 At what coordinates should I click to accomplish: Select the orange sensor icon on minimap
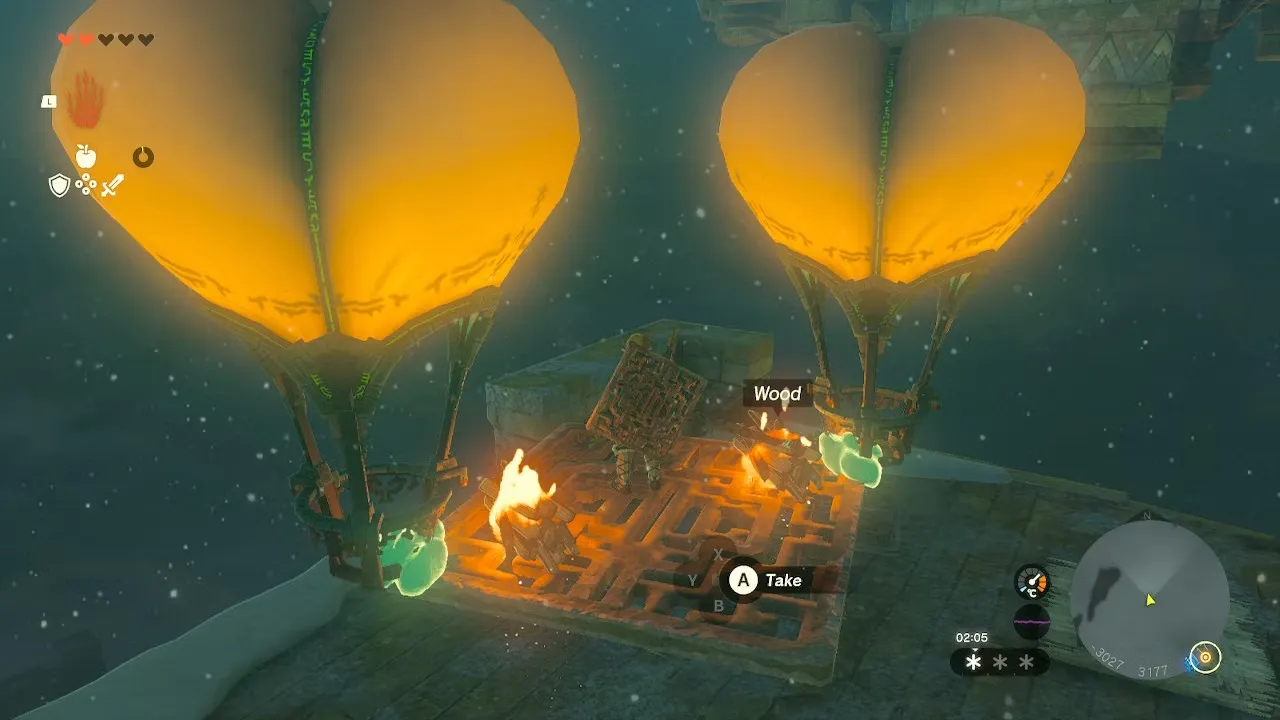click(1206, 657)
